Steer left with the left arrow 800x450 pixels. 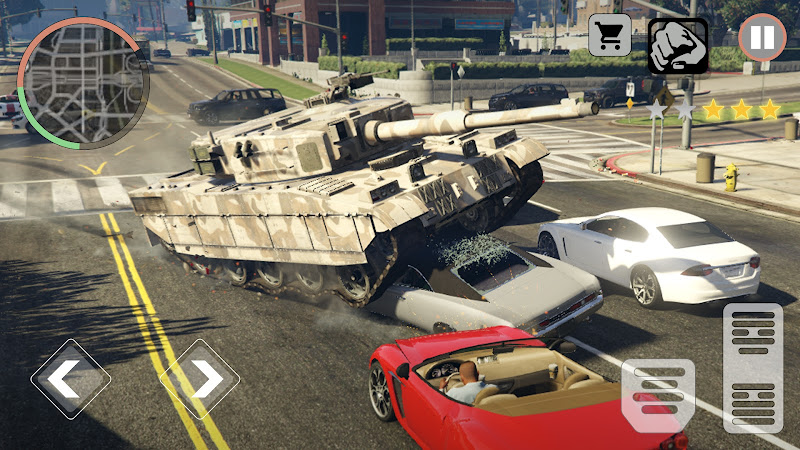(70, 378)
